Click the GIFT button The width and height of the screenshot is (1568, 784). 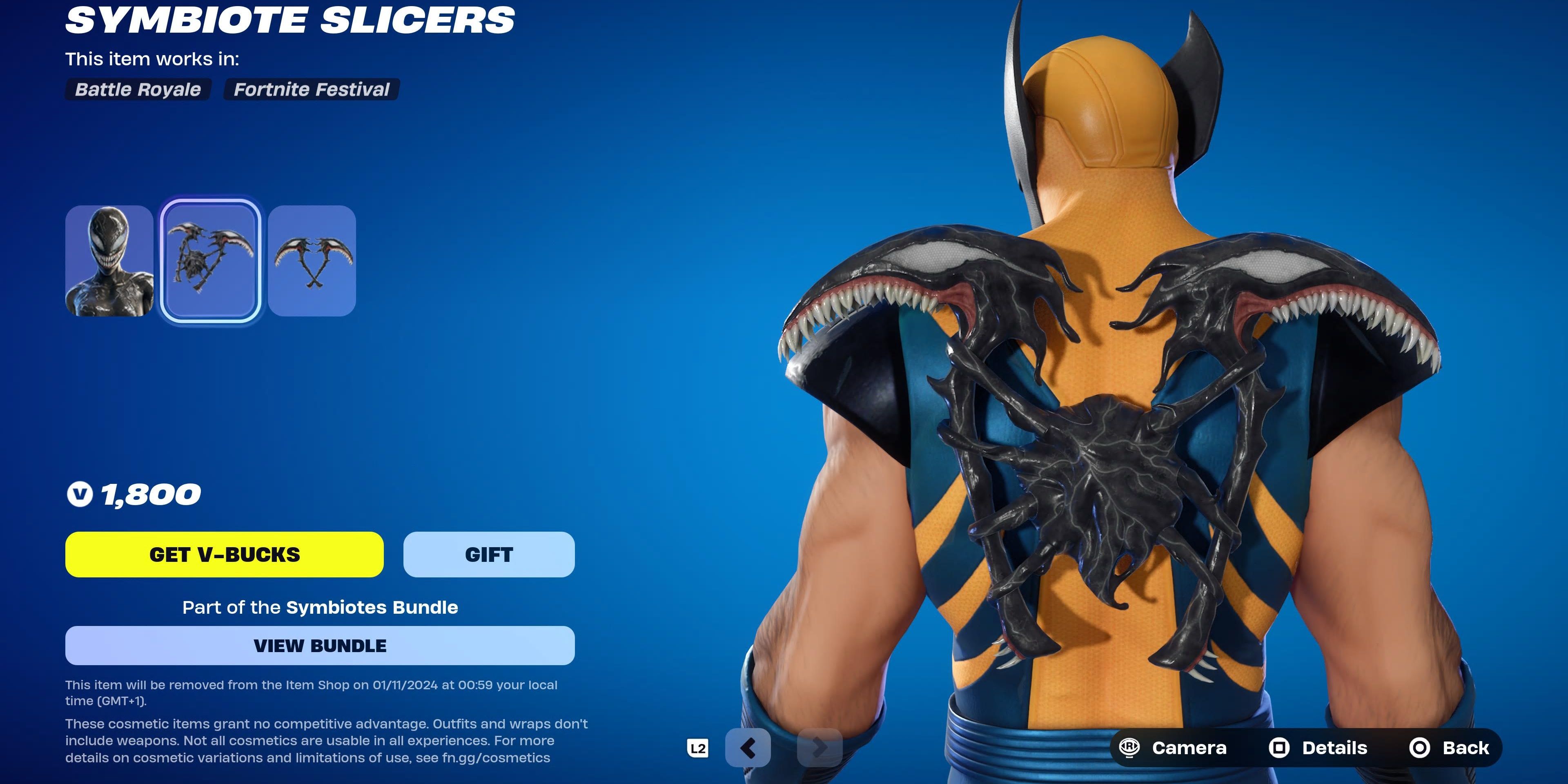pyautogui.click(x=488, y=554)
